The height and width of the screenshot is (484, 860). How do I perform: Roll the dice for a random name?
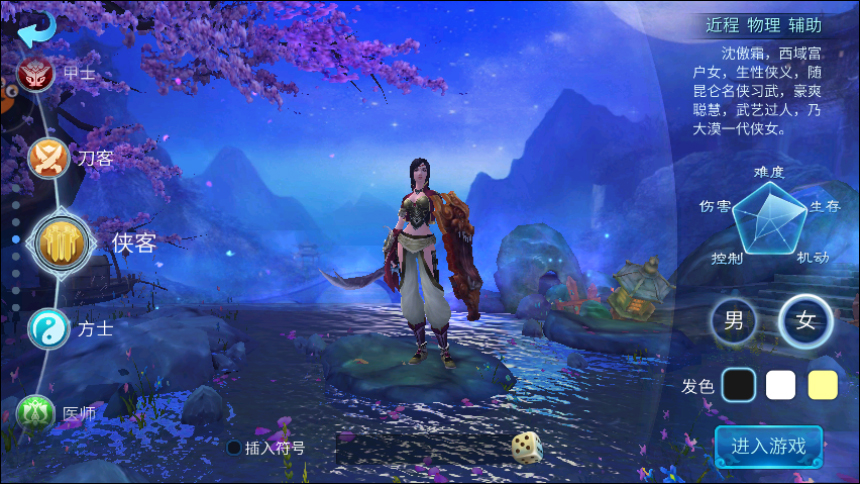527,447
